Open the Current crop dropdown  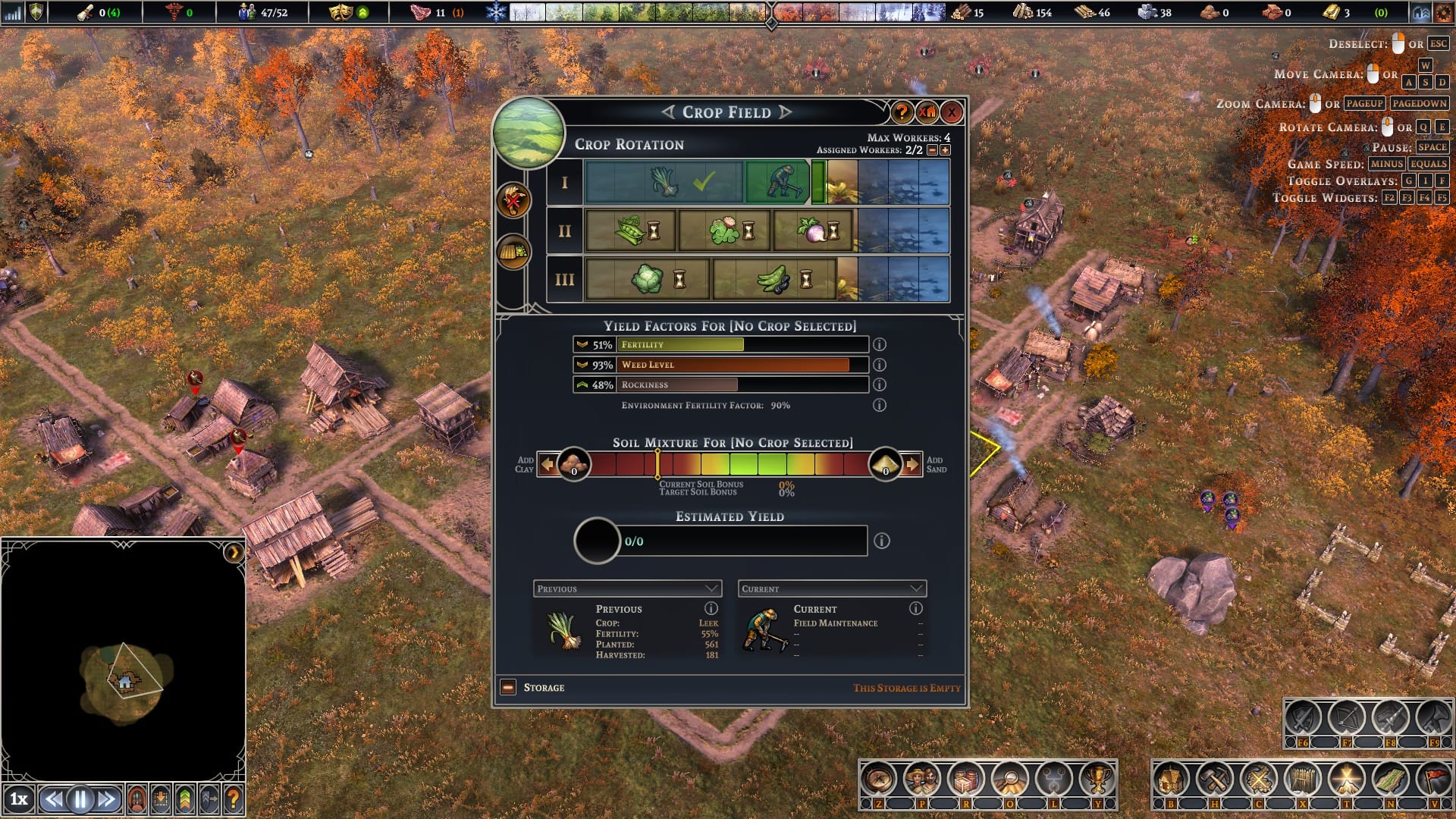tap(832, 588)
